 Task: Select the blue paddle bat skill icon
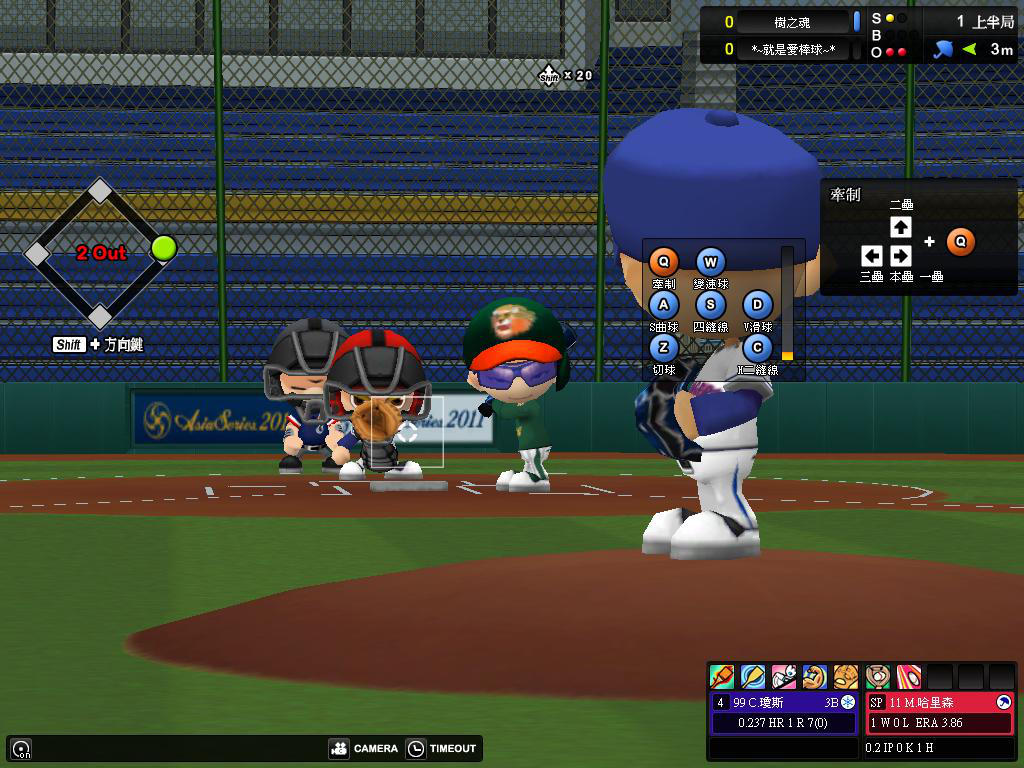click(753, 677)
